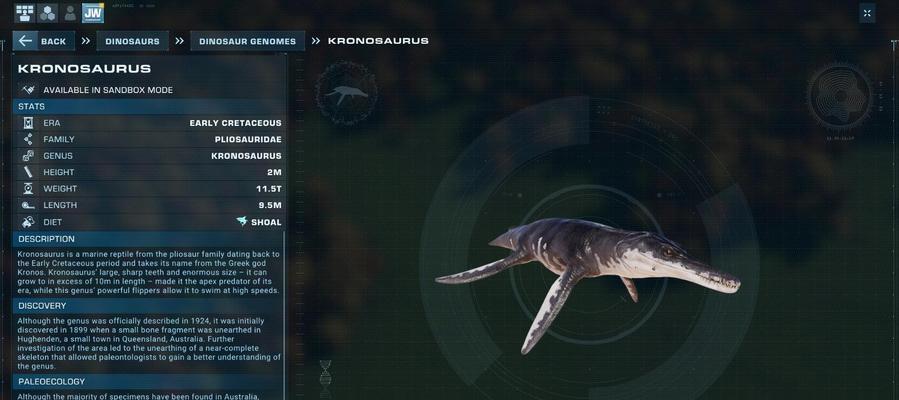Image resolution: width=899 pixels, height=400 pixels.
Task: Click the collapse icon in the top-right corner
Action: tap(867, 13)
